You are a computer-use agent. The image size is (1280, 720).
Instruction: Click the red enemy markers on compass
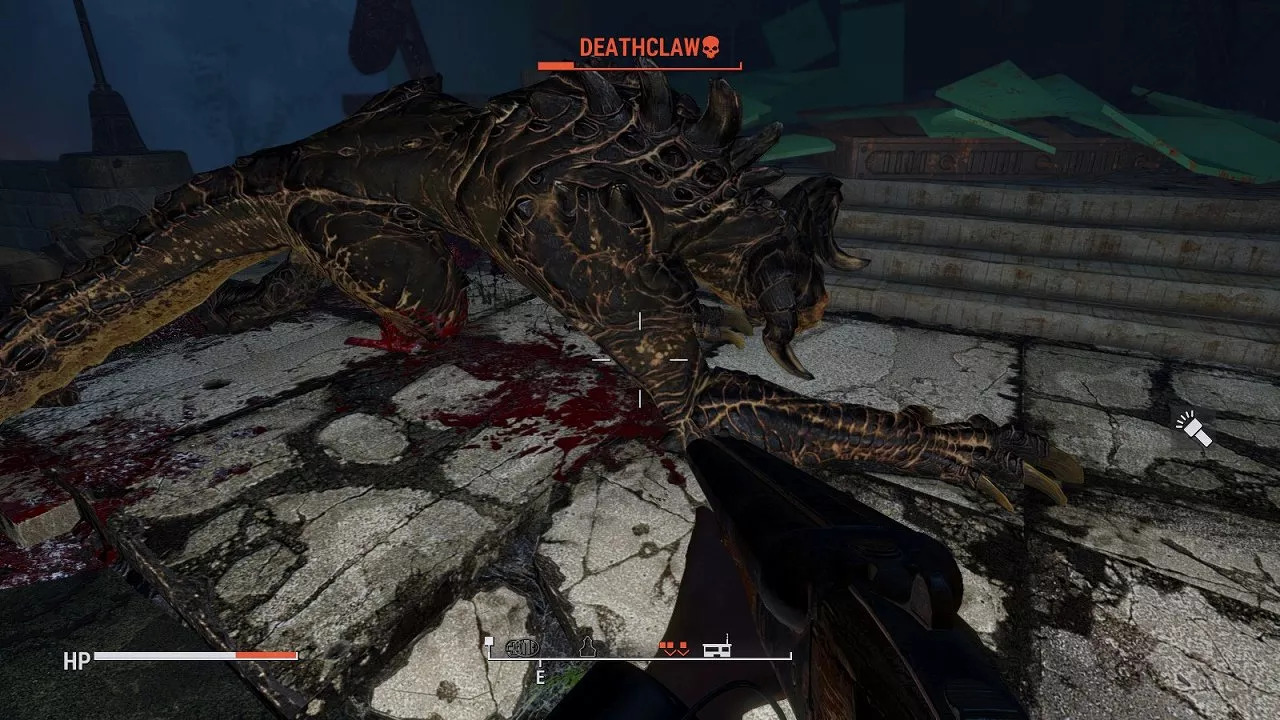pyautogui.click(x=672, y=648)
